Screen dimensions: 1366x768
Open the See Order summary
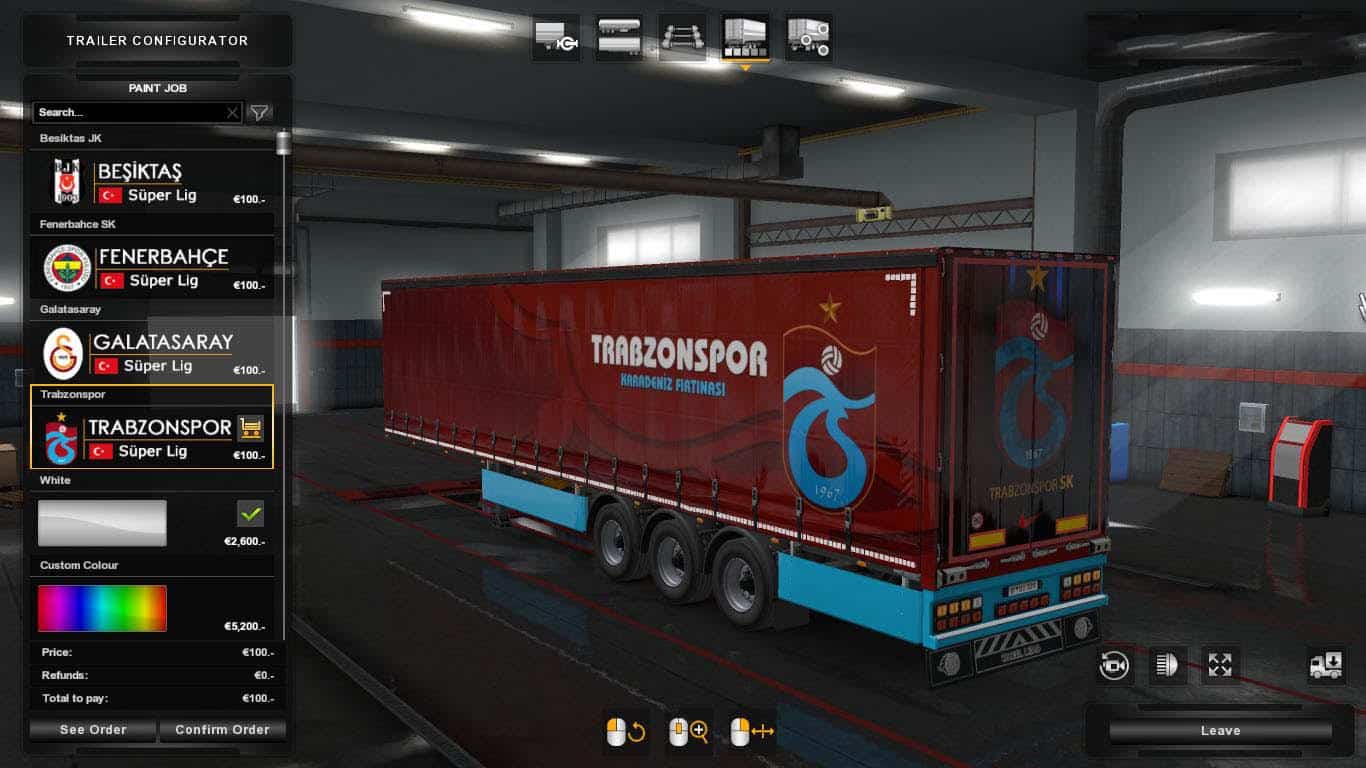[x=93, y=730]
